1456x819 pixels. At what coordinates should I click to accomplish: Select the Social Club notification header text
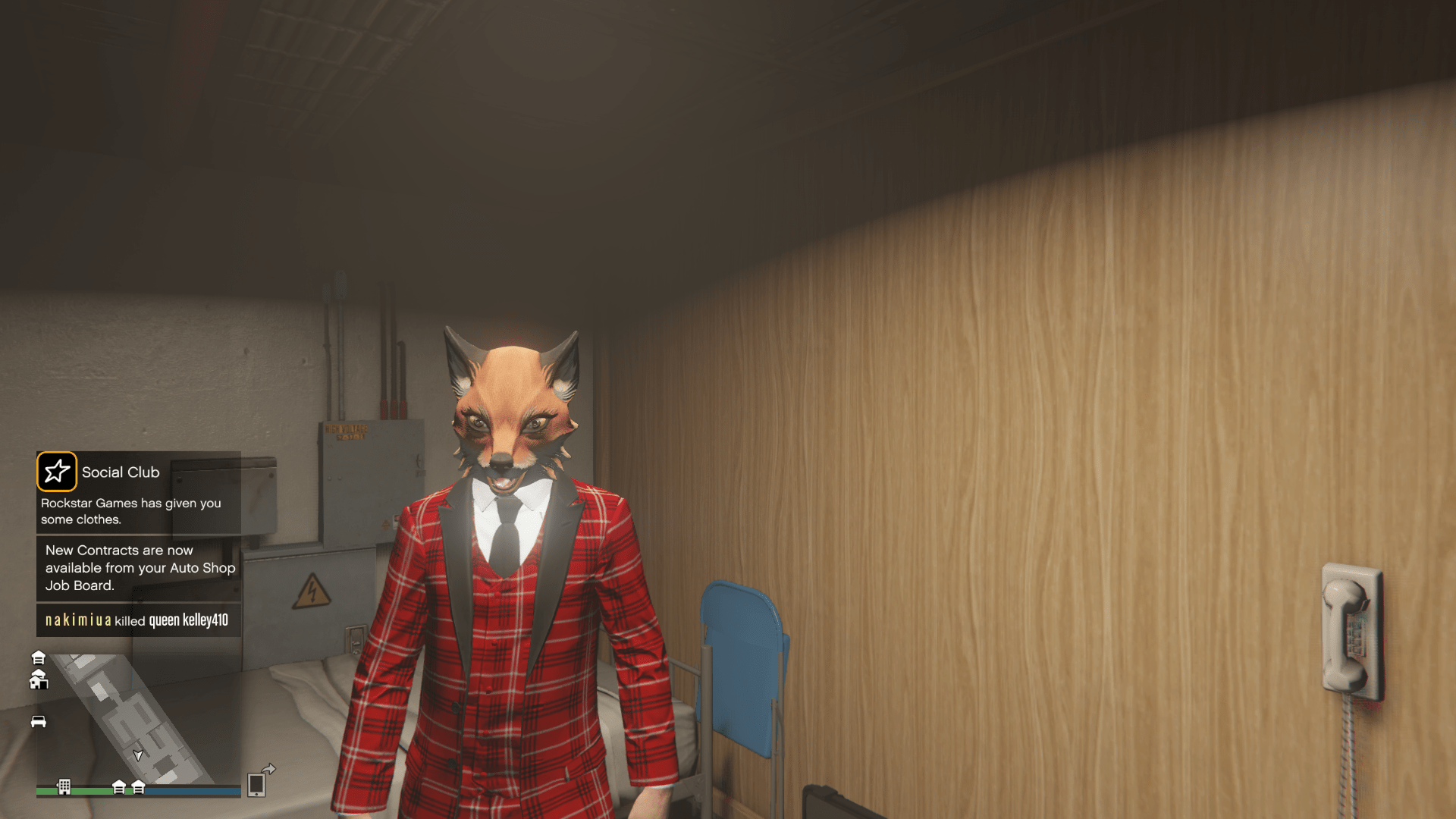[x=120, y=472]
